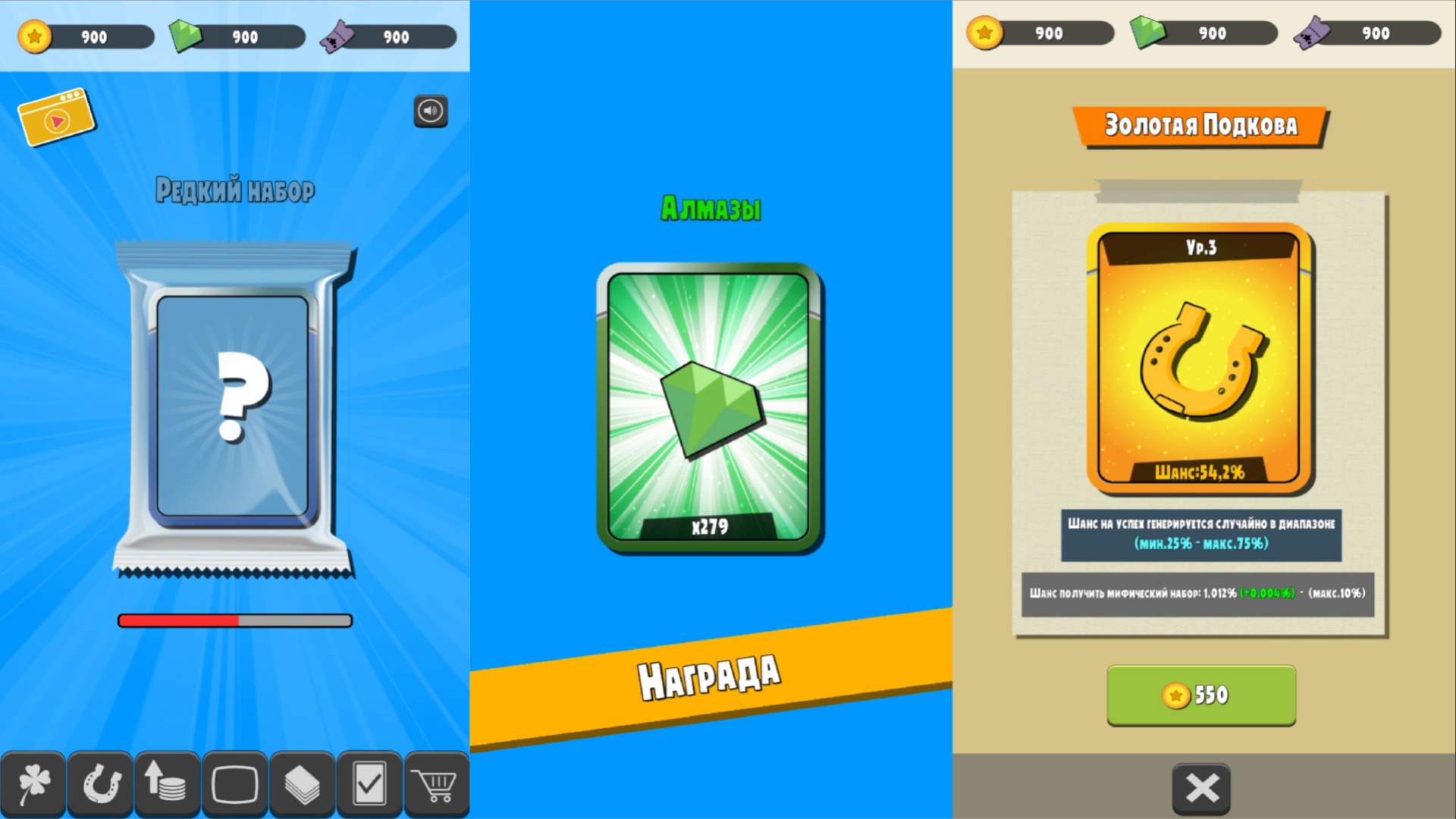Open the frame collection icon
Image resolution: width=1456 pixels, height=819 pixels.
tap(237, 783)
